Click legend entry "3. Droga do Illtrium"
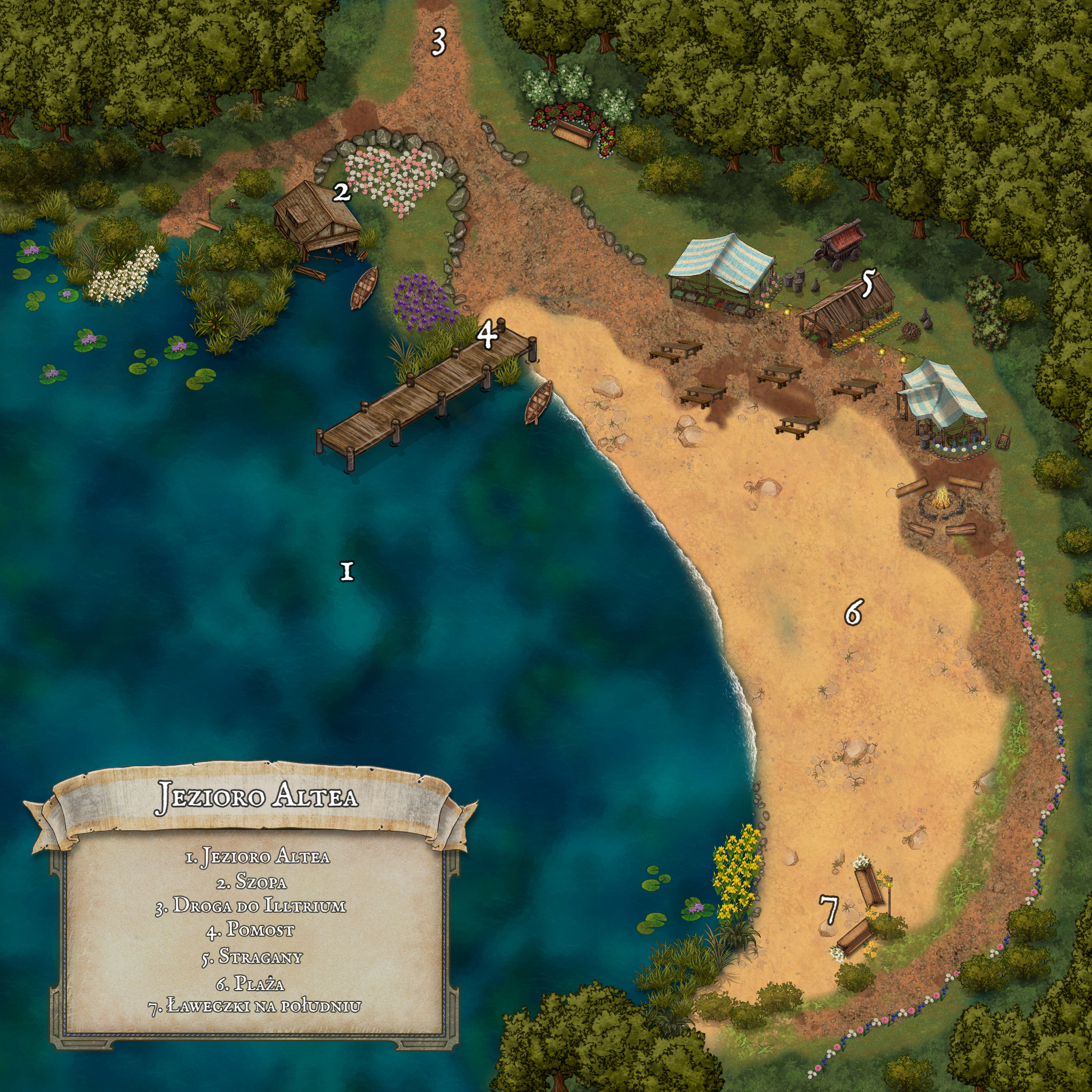1092x1092 pixels. 251,905
